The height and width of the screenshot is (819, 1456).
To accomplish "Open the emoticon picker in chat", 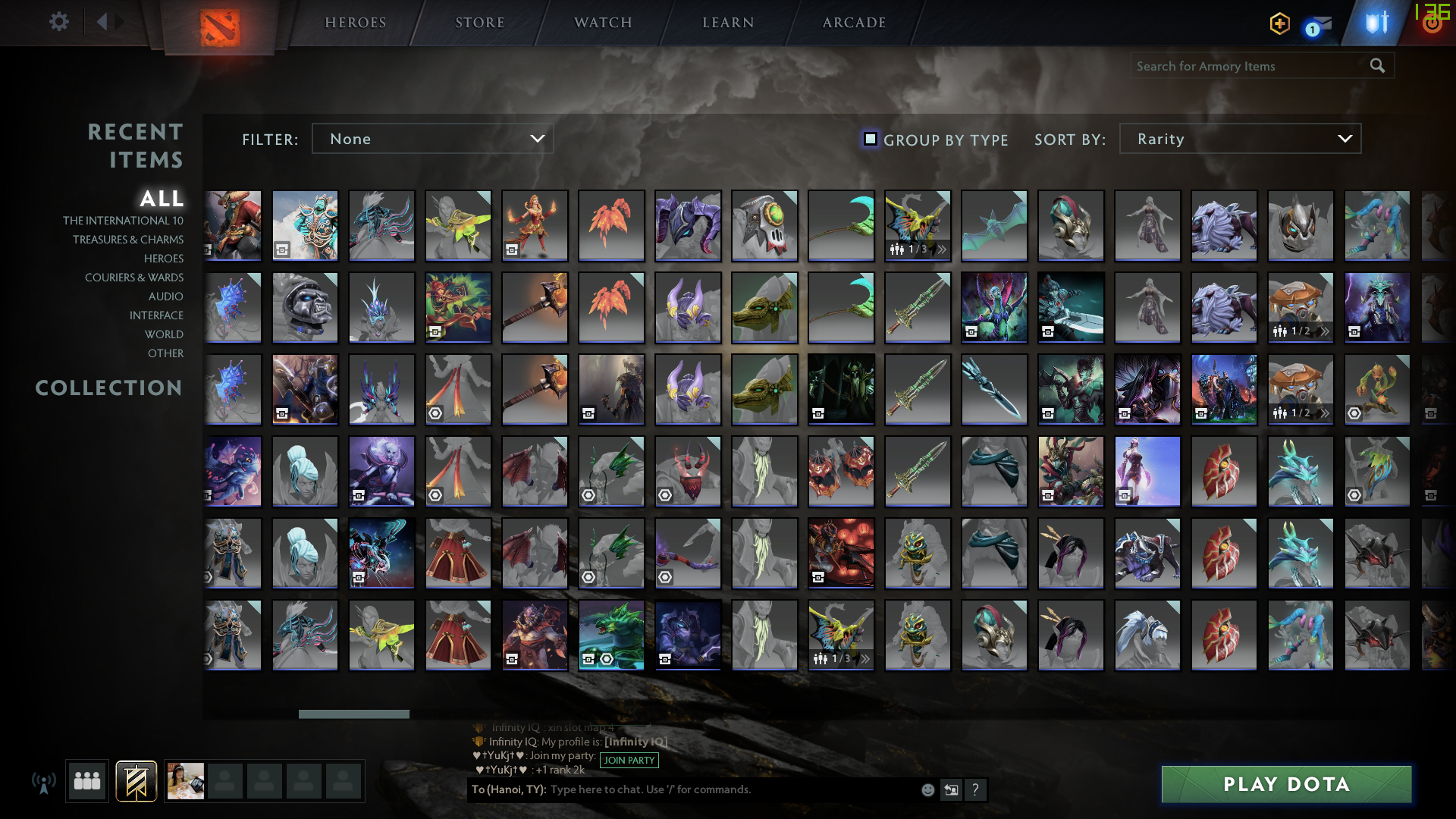I will pyautogui.click(x=927, y=789).
